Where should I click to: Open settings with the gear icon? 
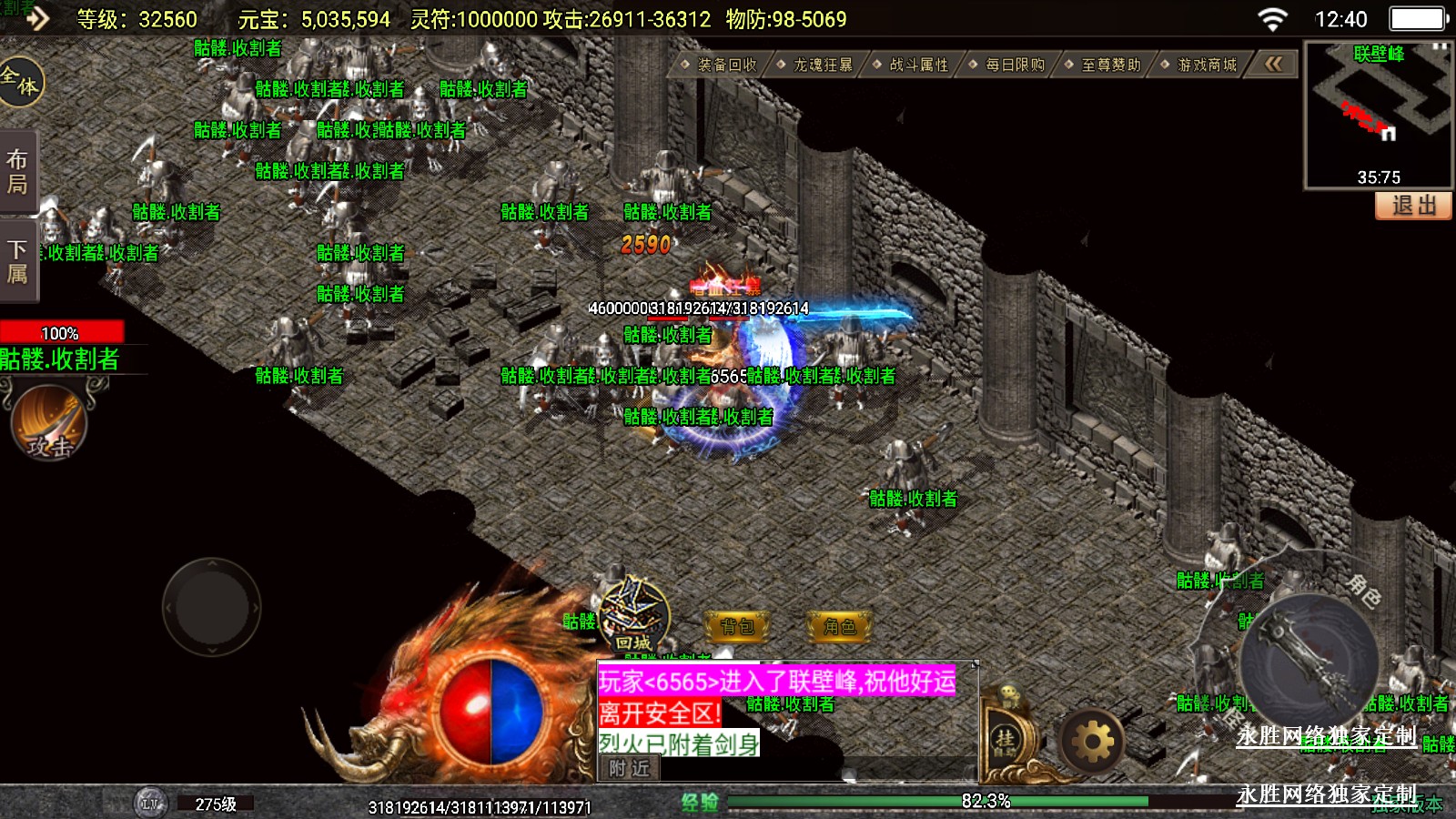(x=1092, y=743)
